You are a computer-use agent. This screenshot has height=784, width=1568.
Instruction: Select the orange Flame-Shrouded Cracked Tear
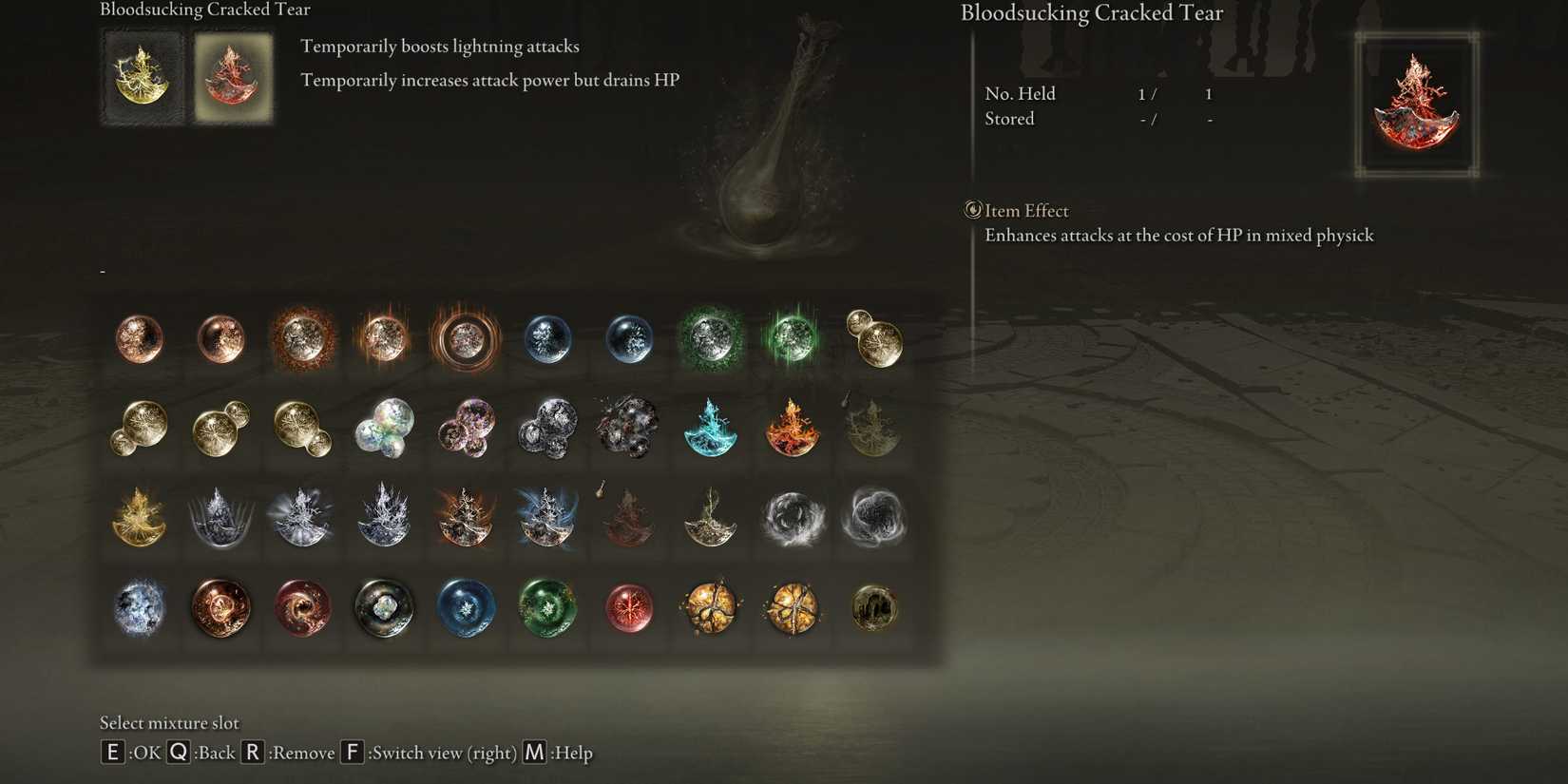pyautogui.click(x=793, y=430)
